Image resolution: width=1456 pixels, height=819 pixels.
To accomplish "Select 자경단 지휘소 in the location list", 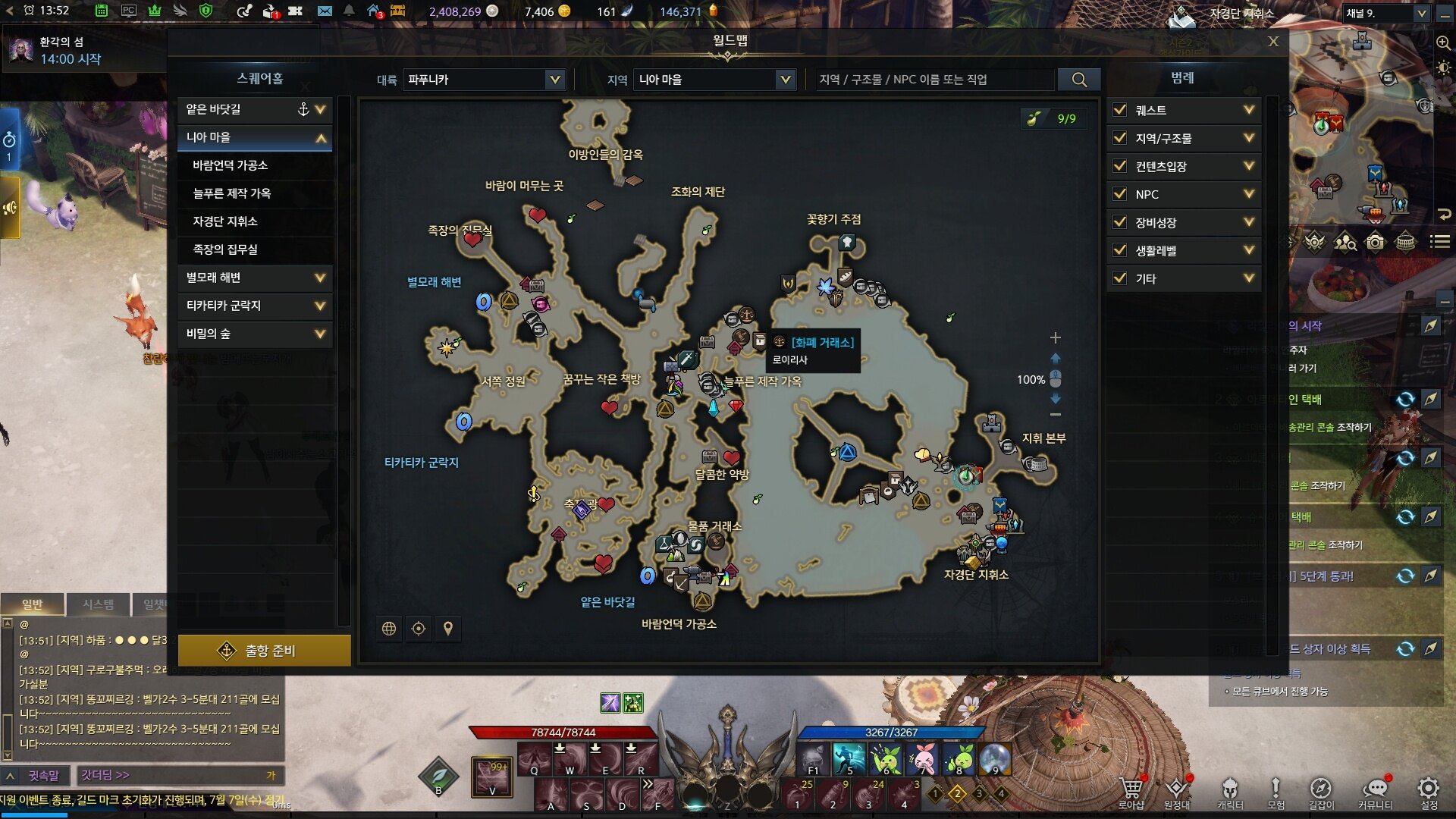I will click(225, 221).
